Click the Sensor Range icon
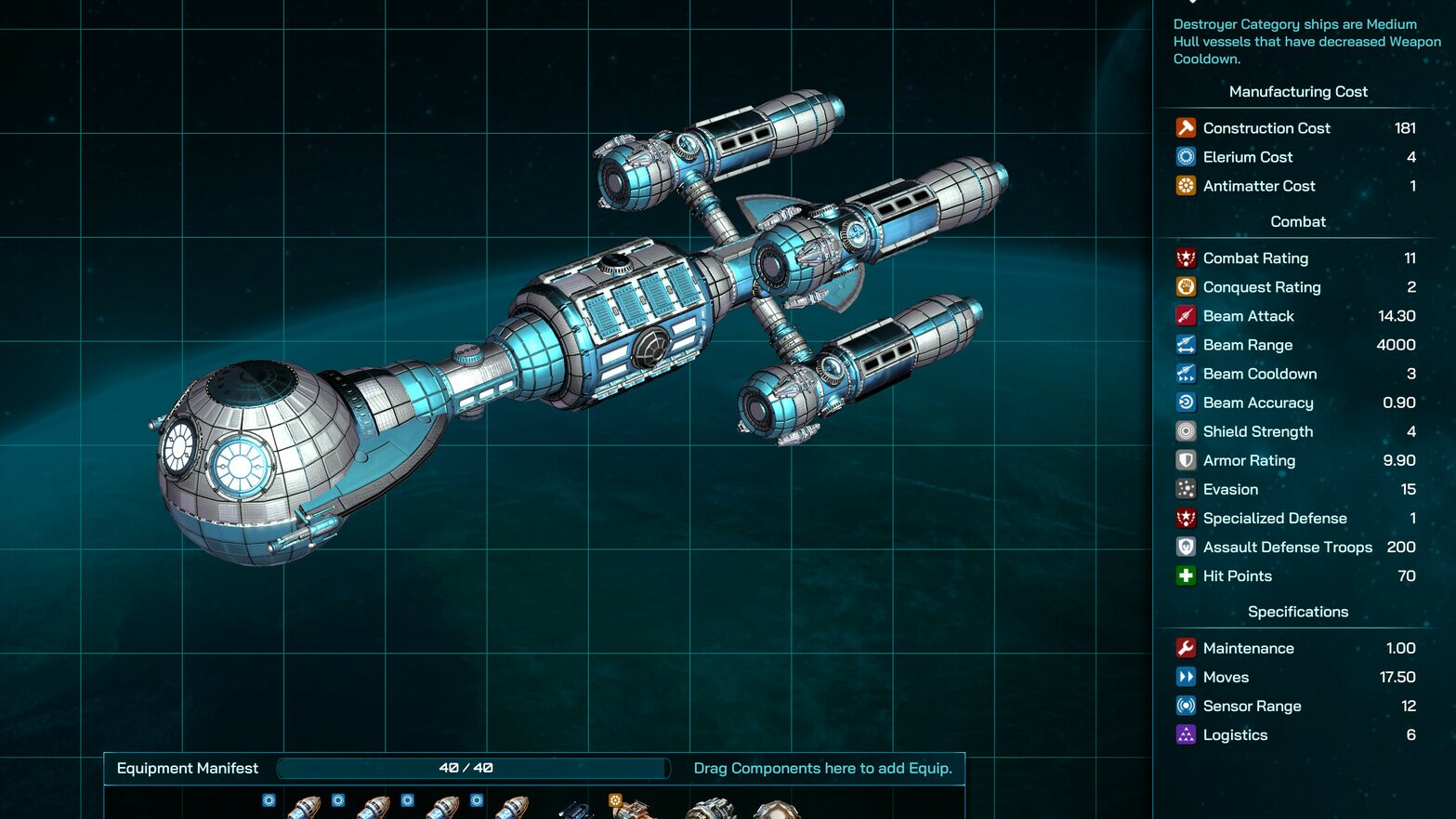This screenshot has width=1456, height=819. [x=1186, y=706]
